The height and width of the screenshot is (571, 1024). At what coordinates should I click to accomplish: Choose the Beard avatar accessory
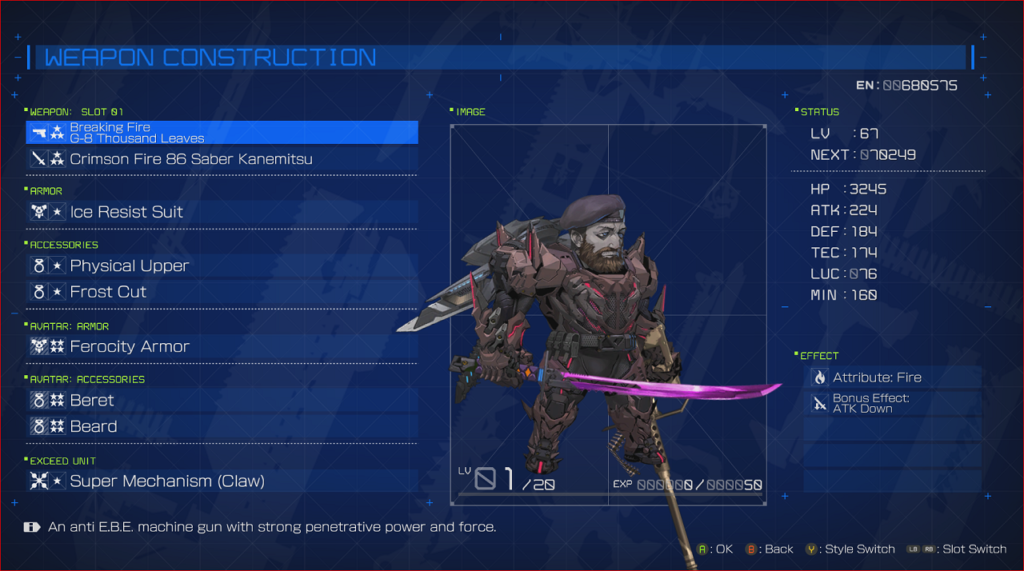tap(222, 426)
